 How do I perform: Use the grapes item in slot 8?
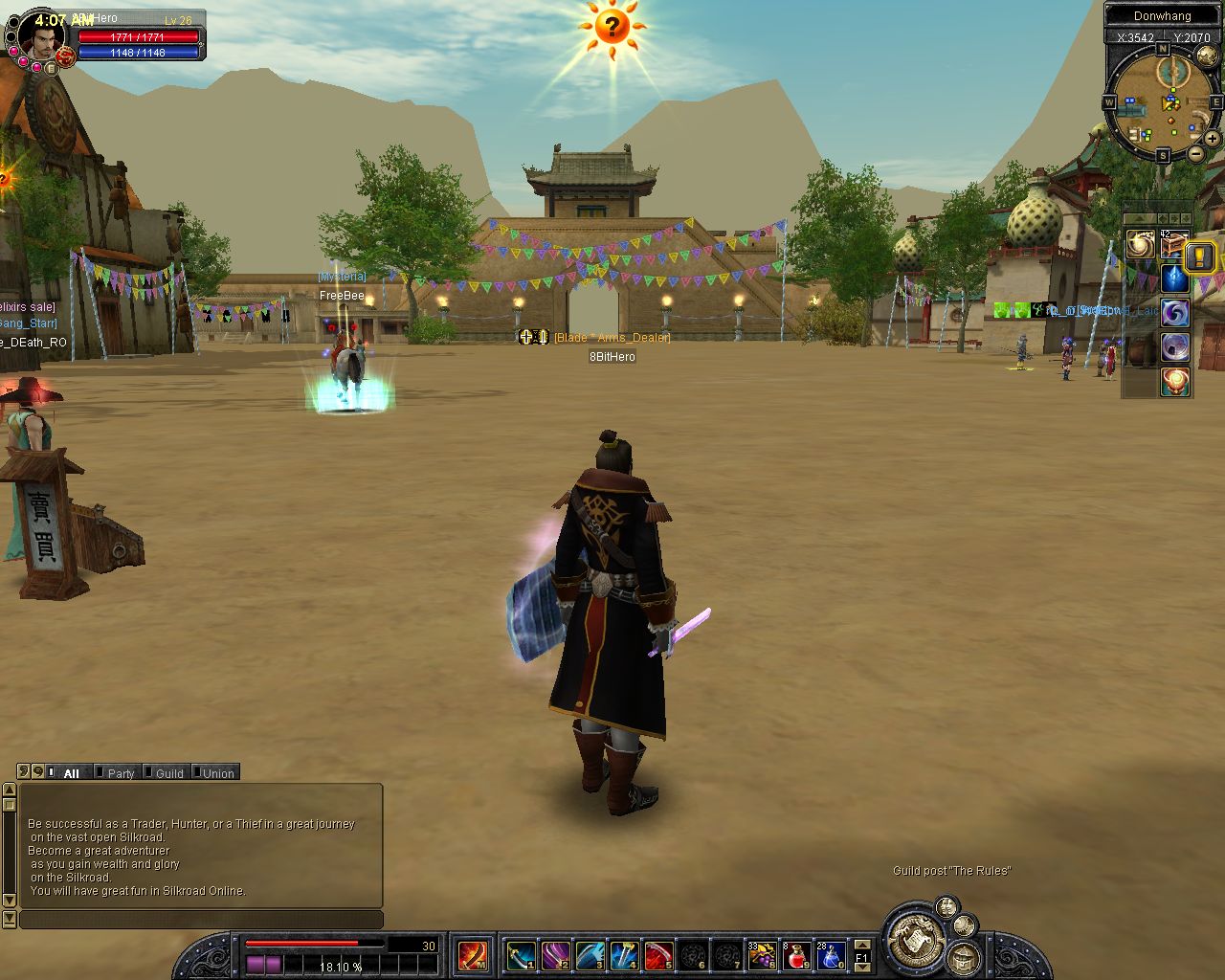pos(762,955)
